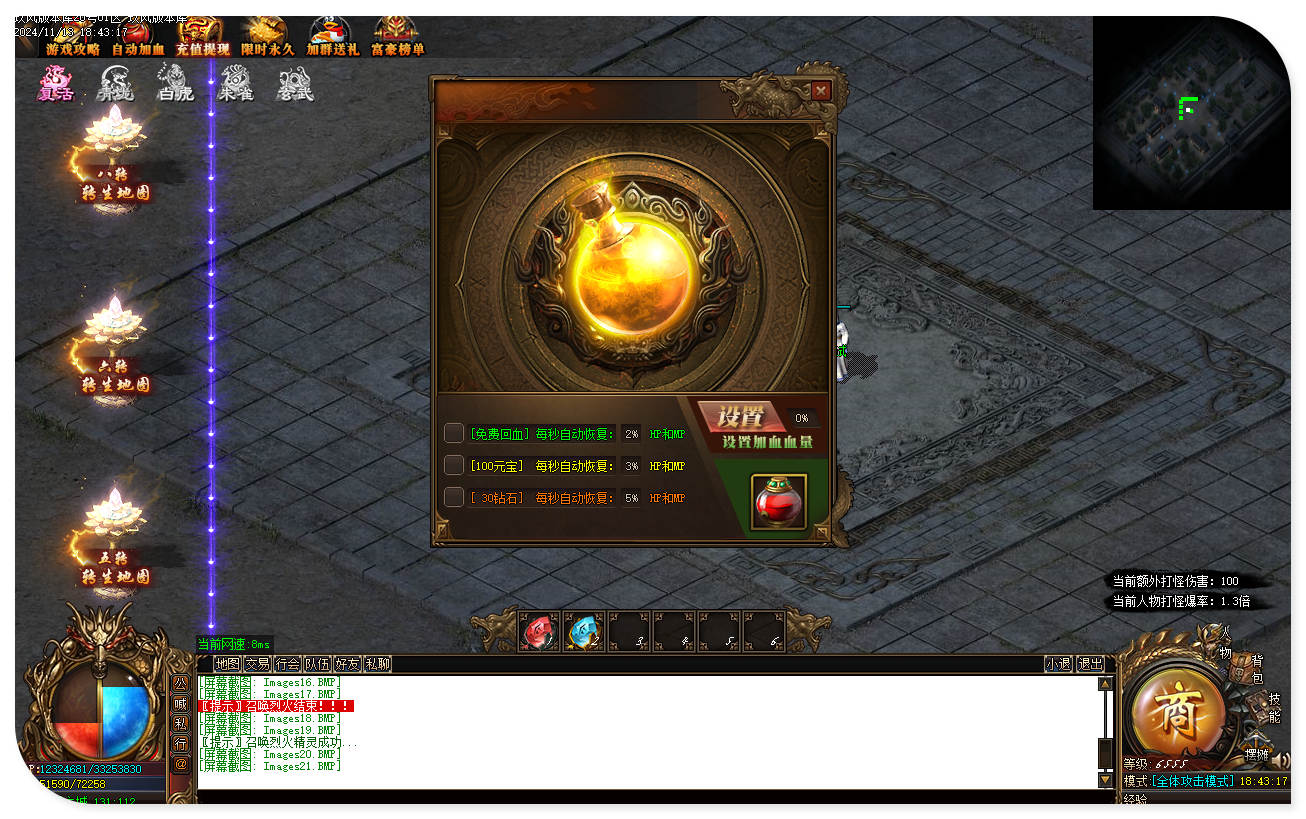Image resolution: width=1306 pixels, height=819 pixels.
Task: Open the 地图 map button above chat
Action: pos(227,664)
